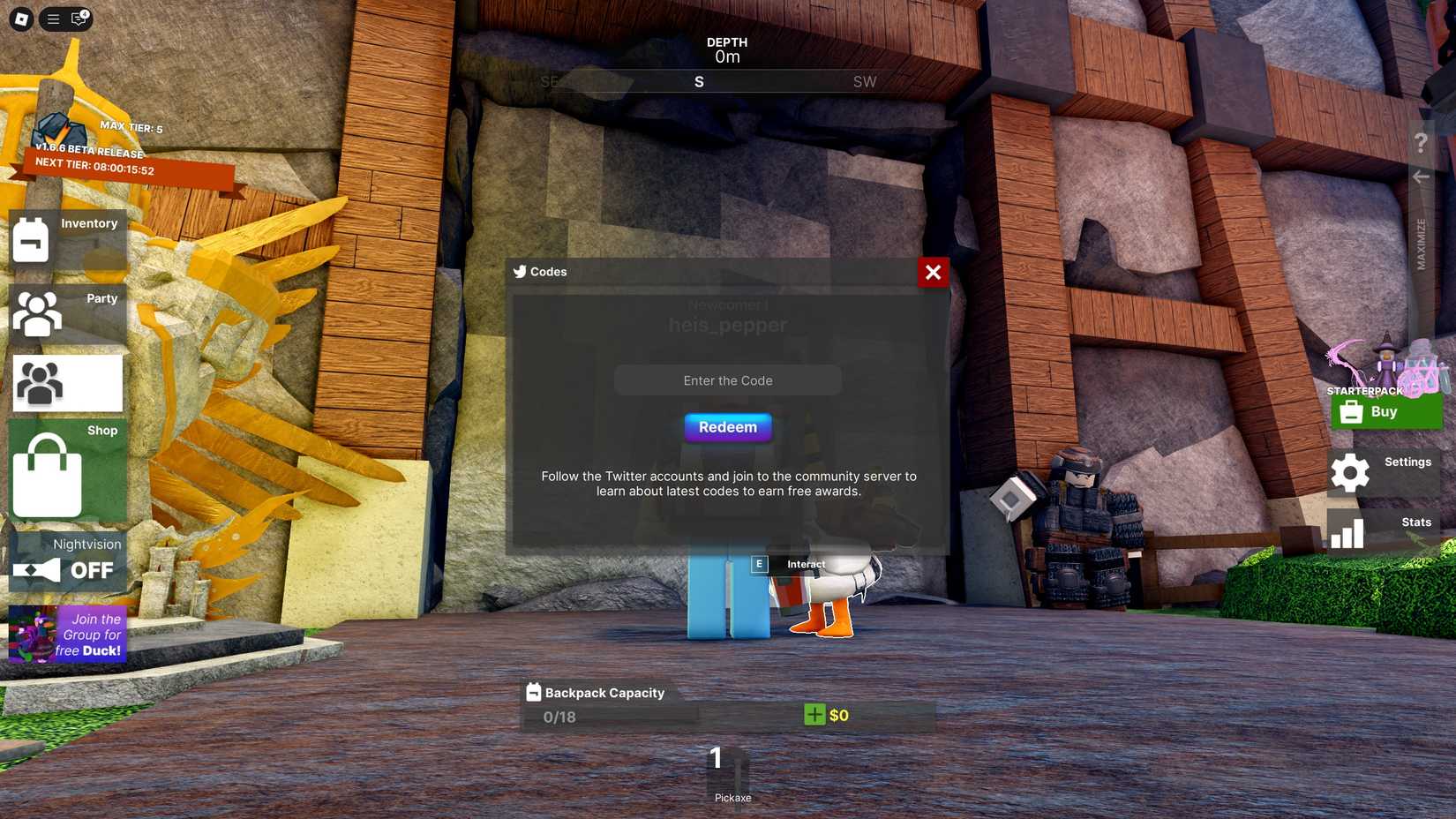
Task: Collapse the side panel with the back arrow
Action: click(1421, 177)
